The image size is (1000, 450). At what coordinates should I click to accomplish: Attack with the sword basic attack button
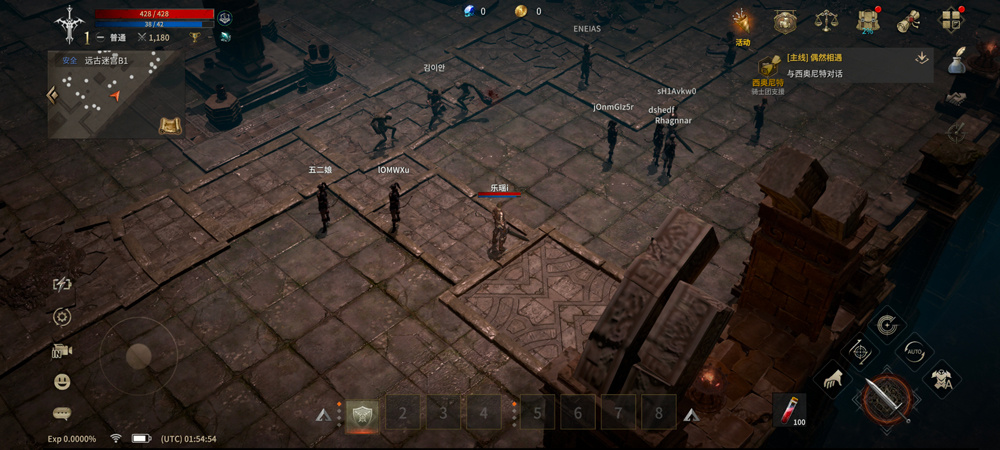[x=886, y=396]
